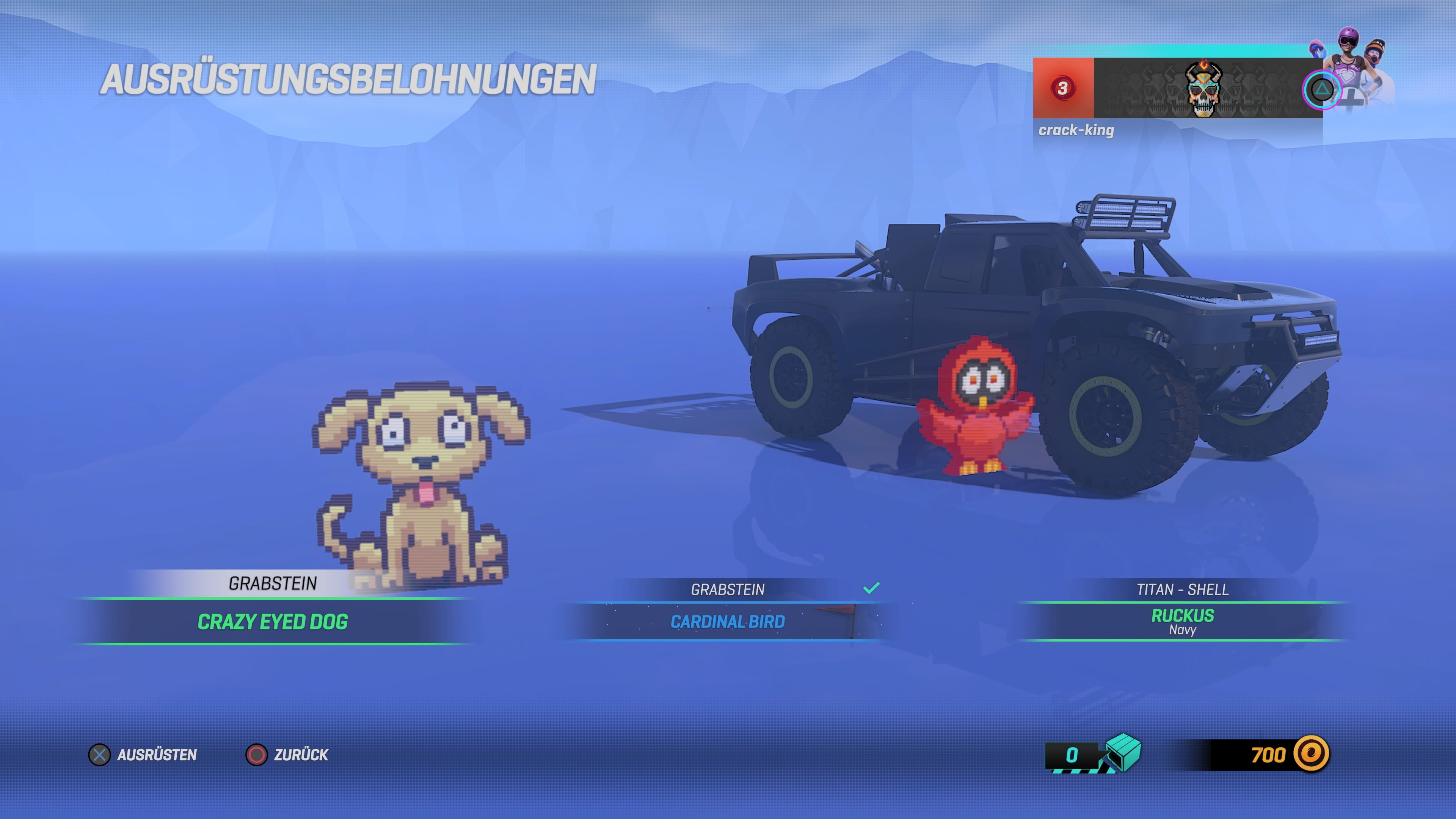Viewport: 1456px width, 819px height.
Task: Click the red level 3 badge
Action: click(1063, 88)
